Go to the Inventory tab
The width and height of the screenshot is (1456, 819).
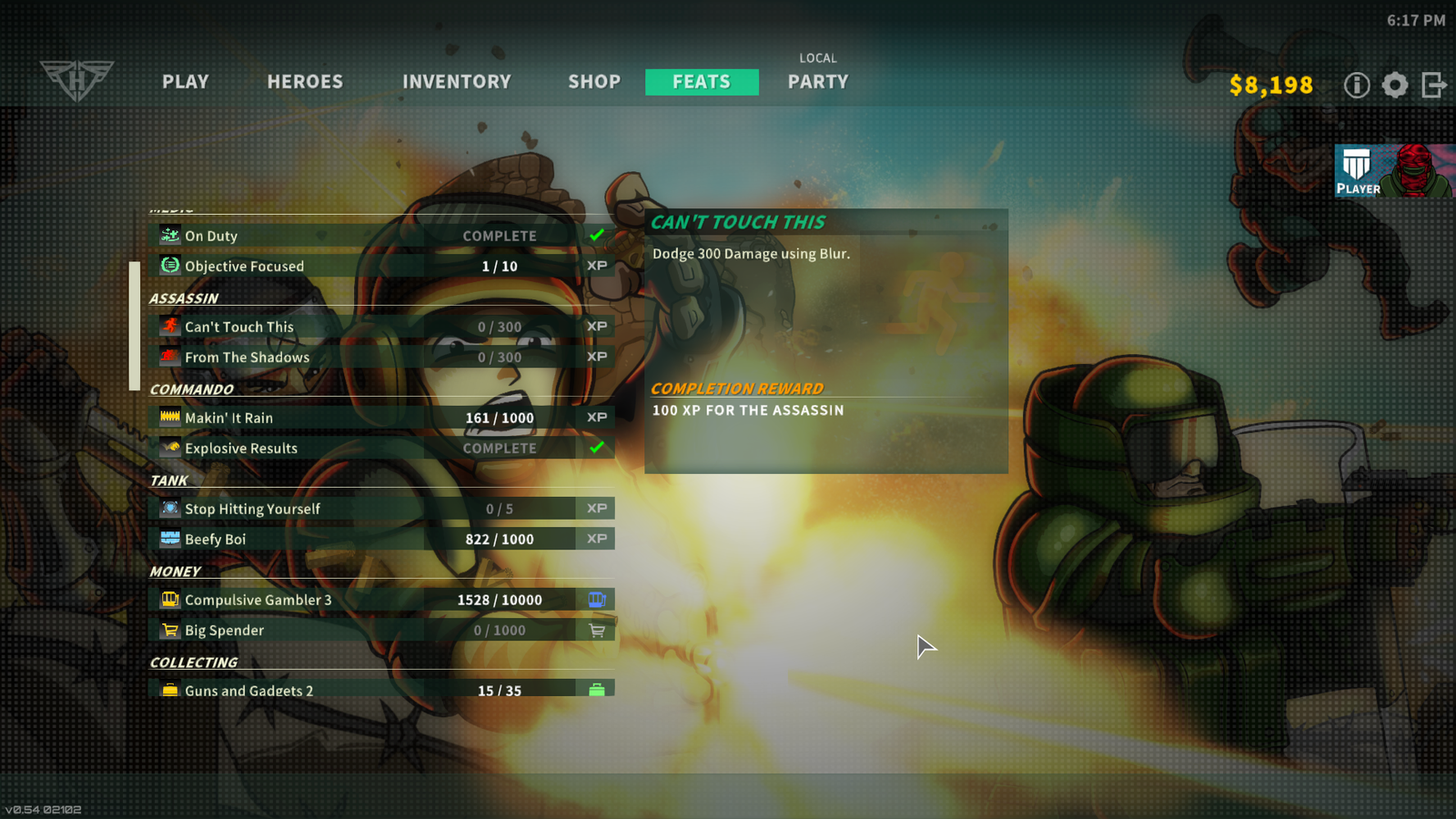point(457,82)
